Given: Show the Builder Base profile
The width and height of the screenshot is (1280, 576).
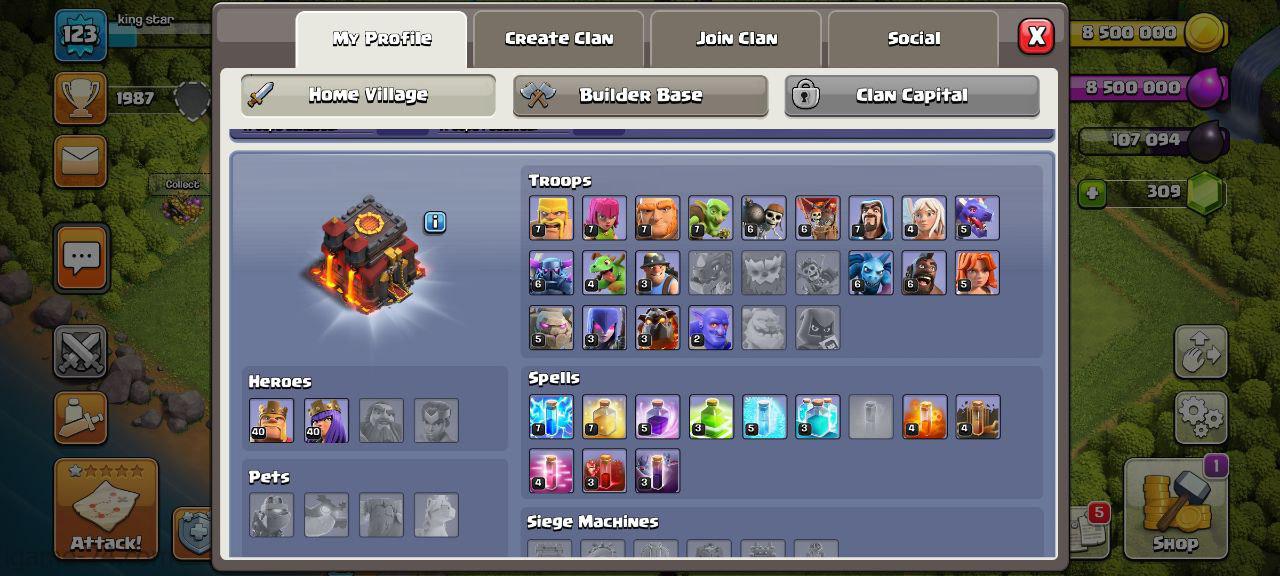Looking at the screenshot, I should pos(640,96).
